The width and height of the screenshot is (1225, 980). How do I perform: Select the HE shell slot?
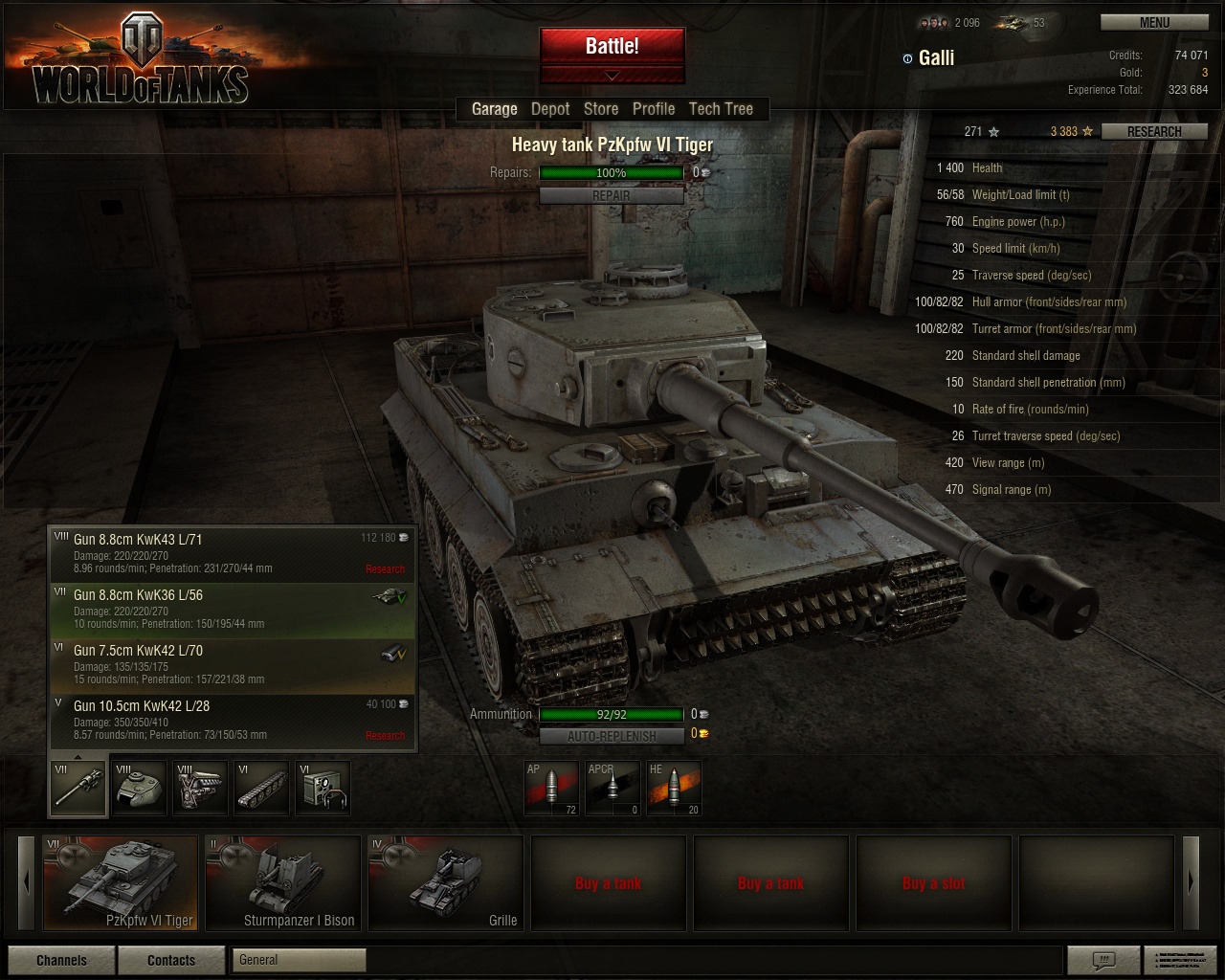coord(674,788)
